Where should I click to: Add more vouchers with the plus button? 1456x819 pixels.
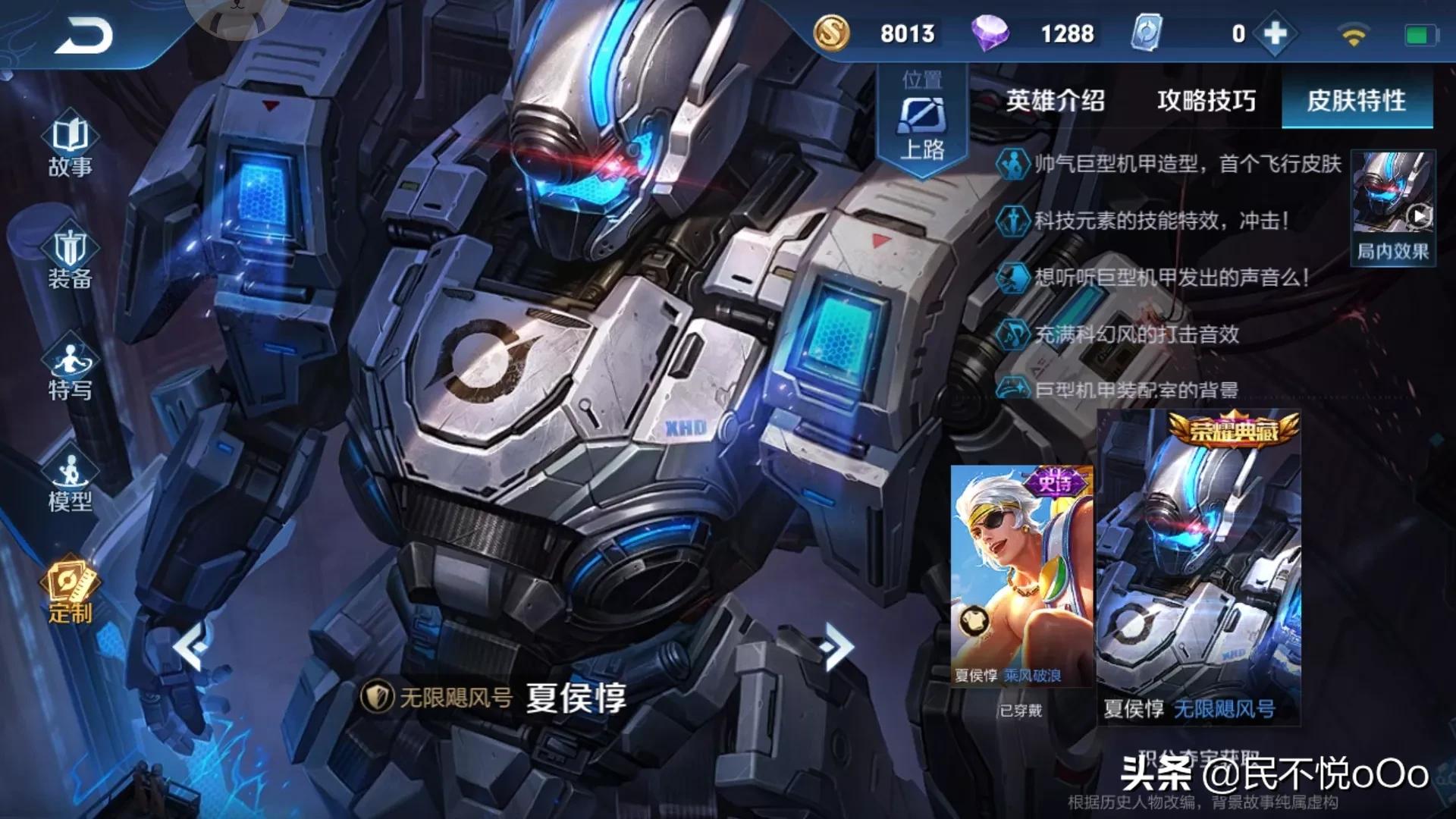coord(1276,33)
